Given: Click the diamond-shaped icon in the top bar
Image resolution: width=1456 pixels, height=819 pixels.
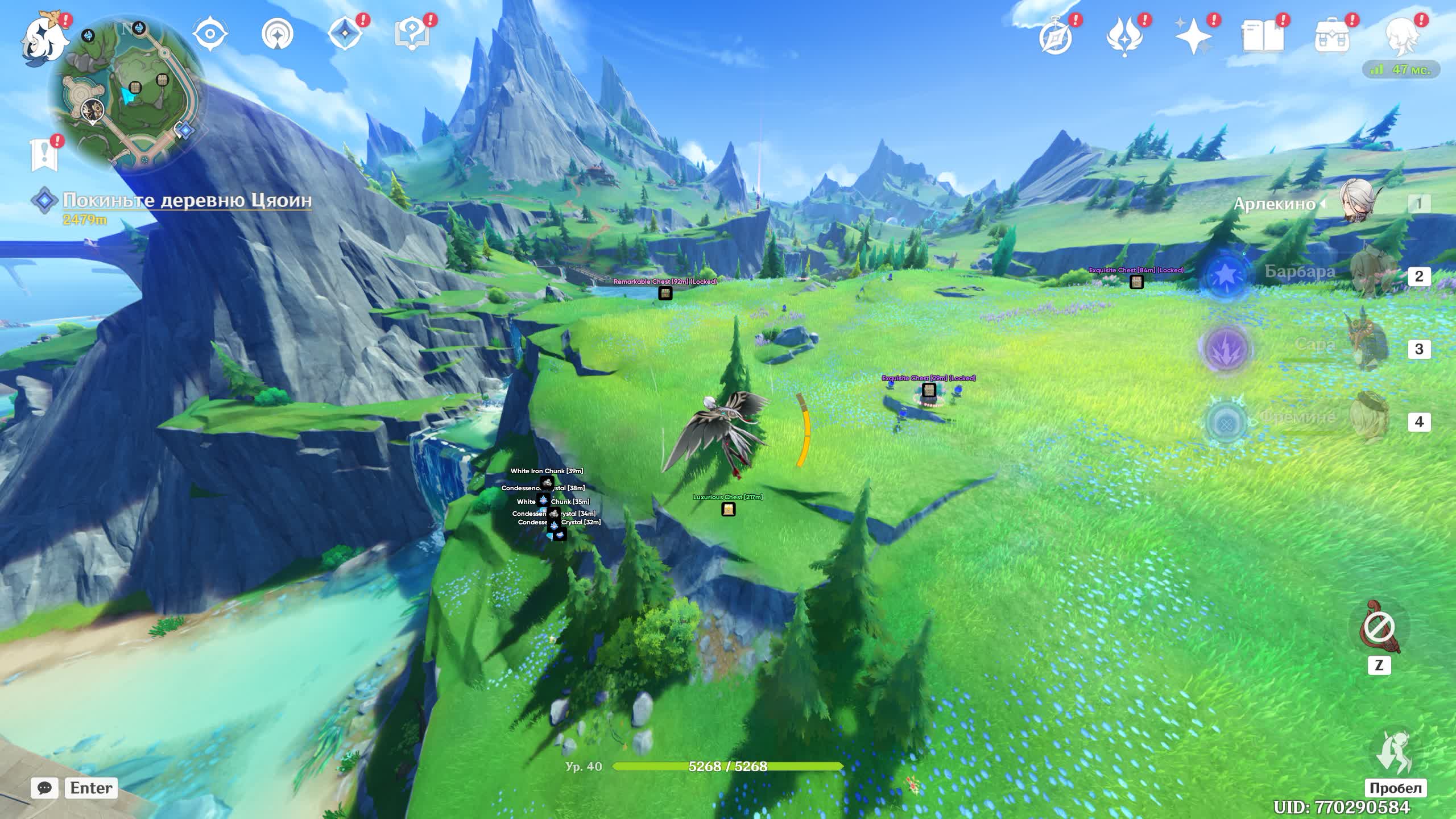Looking at the screenshot, I should [x=345, y=34].
